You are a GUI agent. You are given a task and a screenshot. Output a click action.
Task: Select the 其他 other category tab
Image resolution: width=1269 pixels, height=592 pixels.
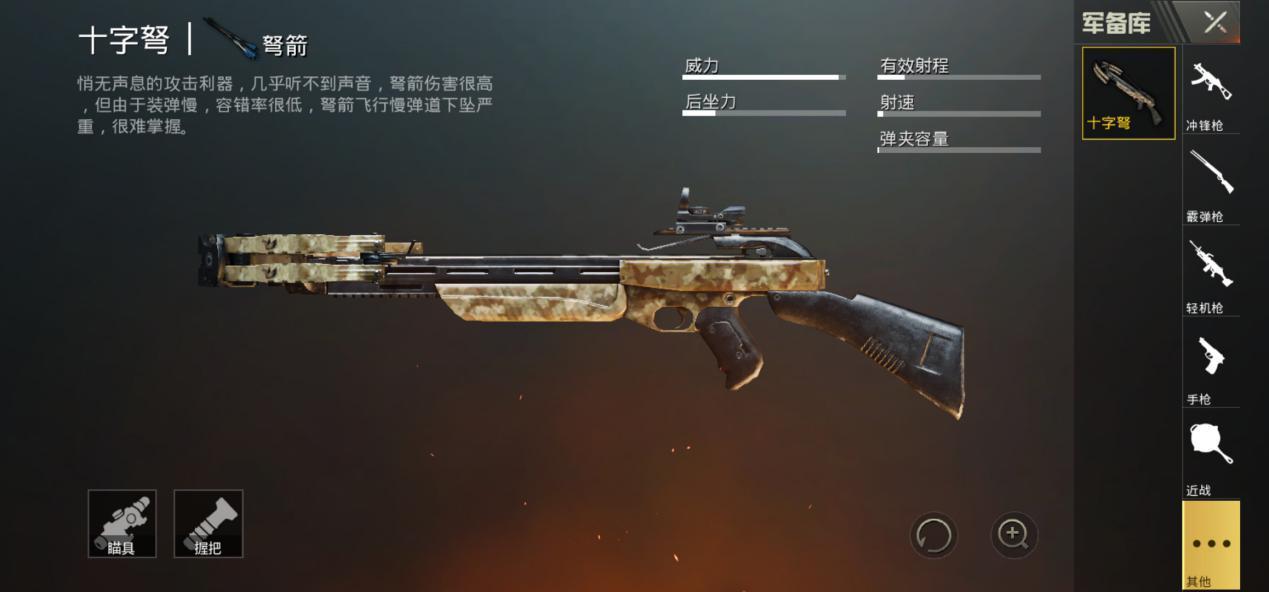(1210, 545)
